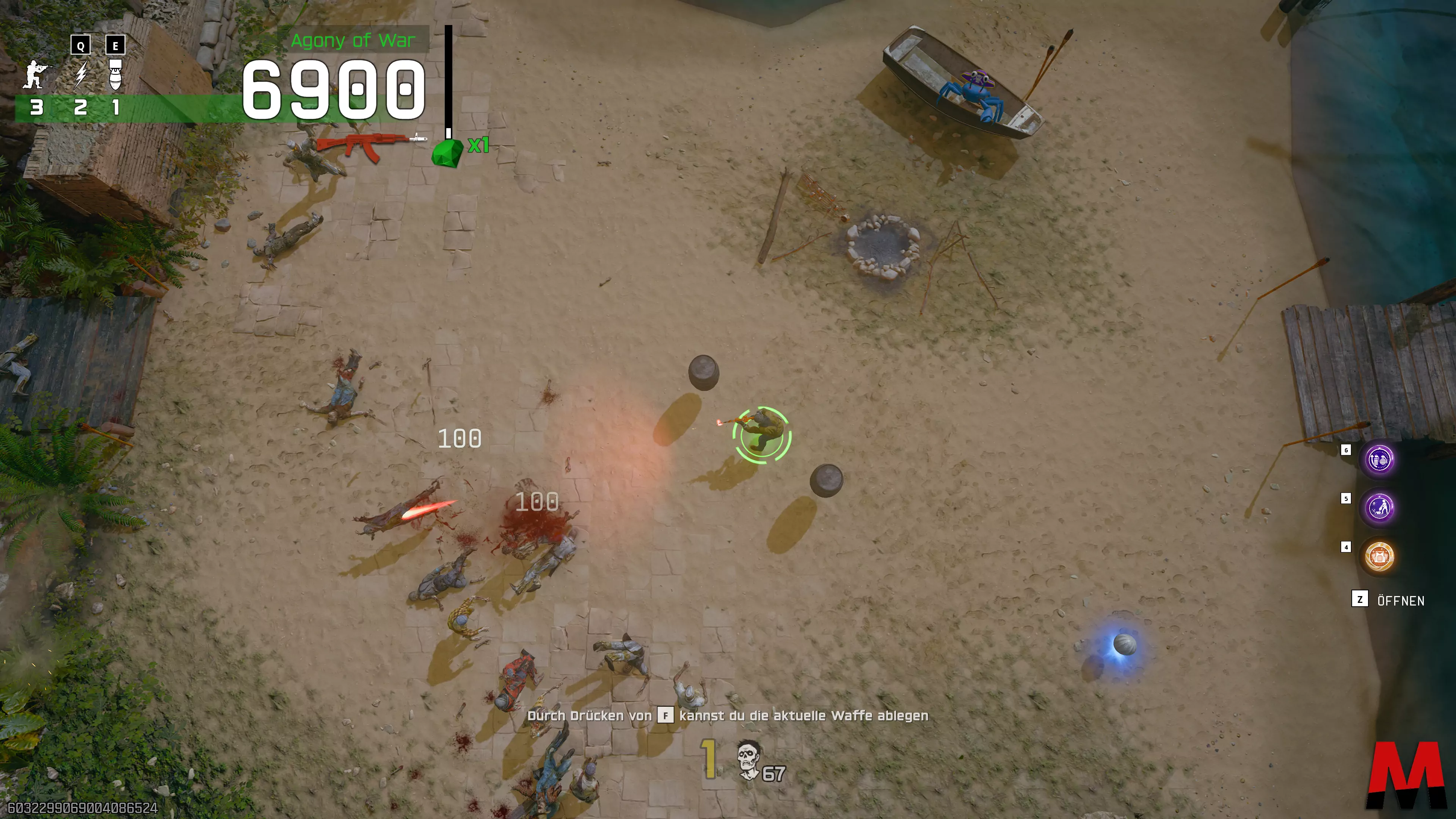
Task: Activate the purple grenade-refill gobblegum
Action: [x=1379, y=460]
